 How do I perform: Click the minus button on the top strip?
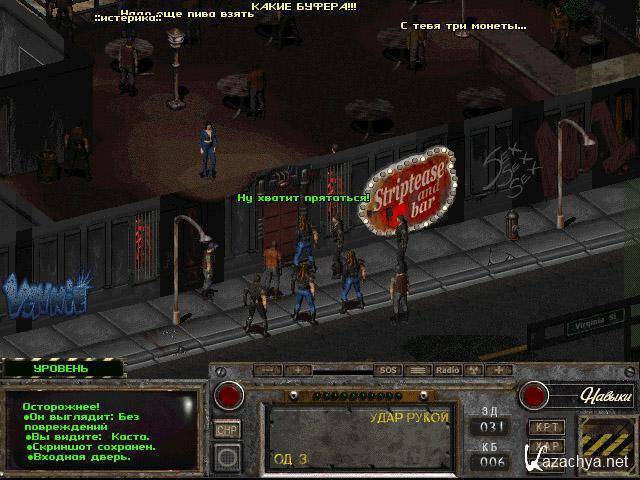pos(266,370)
